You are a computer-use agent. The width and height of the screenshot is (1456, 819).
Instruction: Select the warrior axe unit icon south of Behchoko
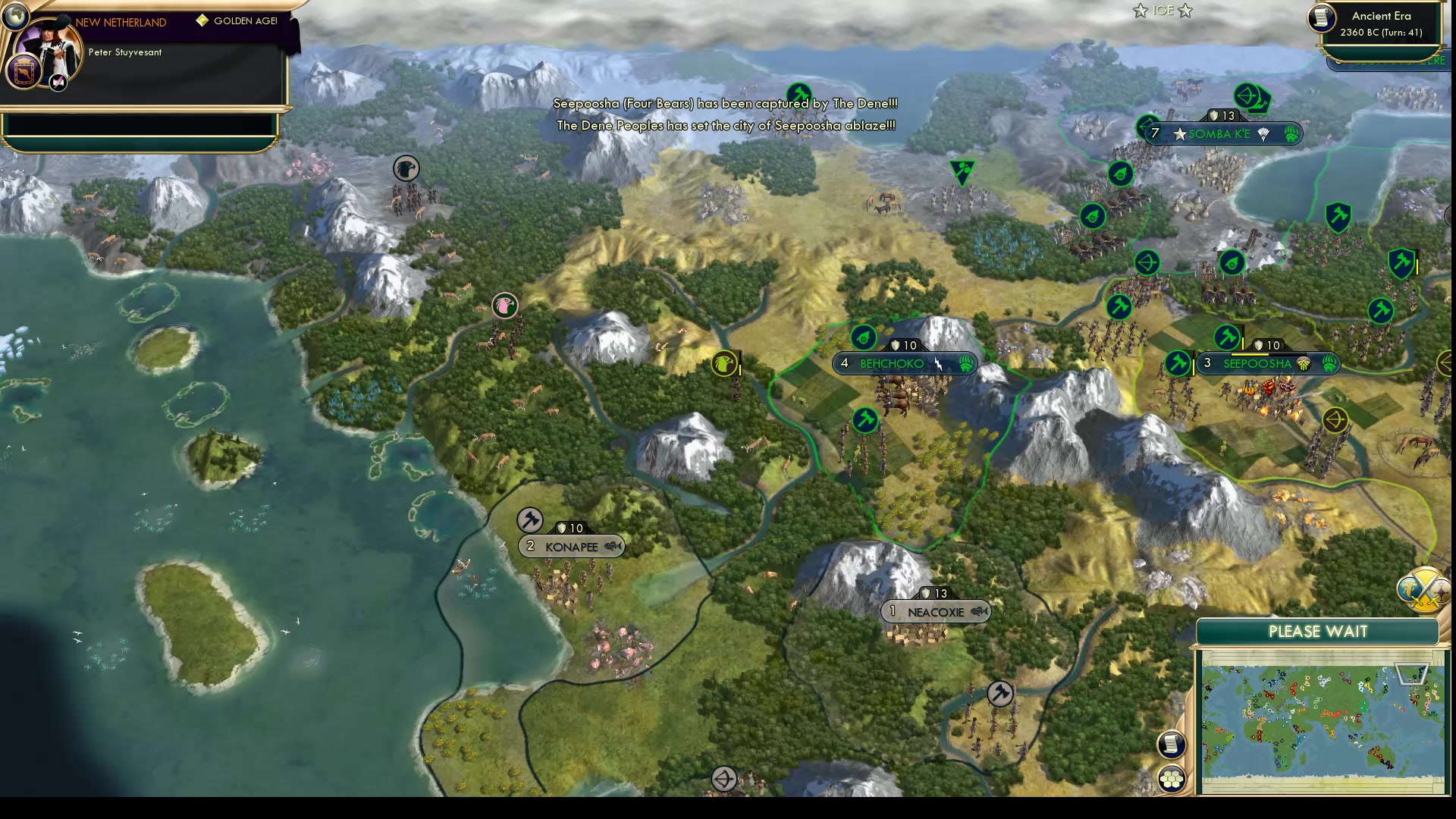(x=865, y=419)
